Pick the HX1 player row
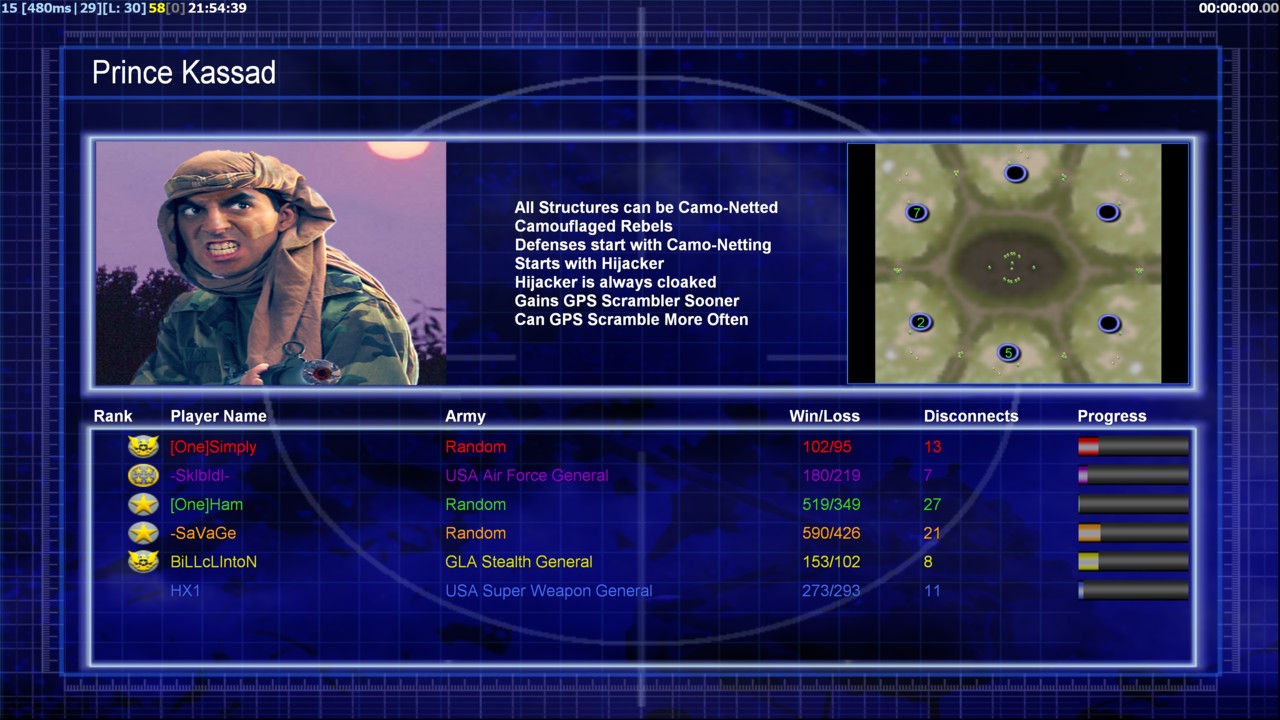Viewport: 1280px width, 720px height. click(185, 591)
